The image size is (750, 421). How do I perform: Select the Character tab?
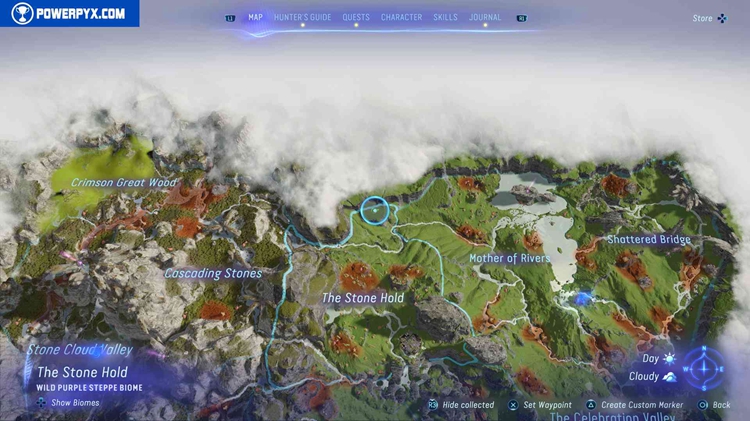point(401,17)
